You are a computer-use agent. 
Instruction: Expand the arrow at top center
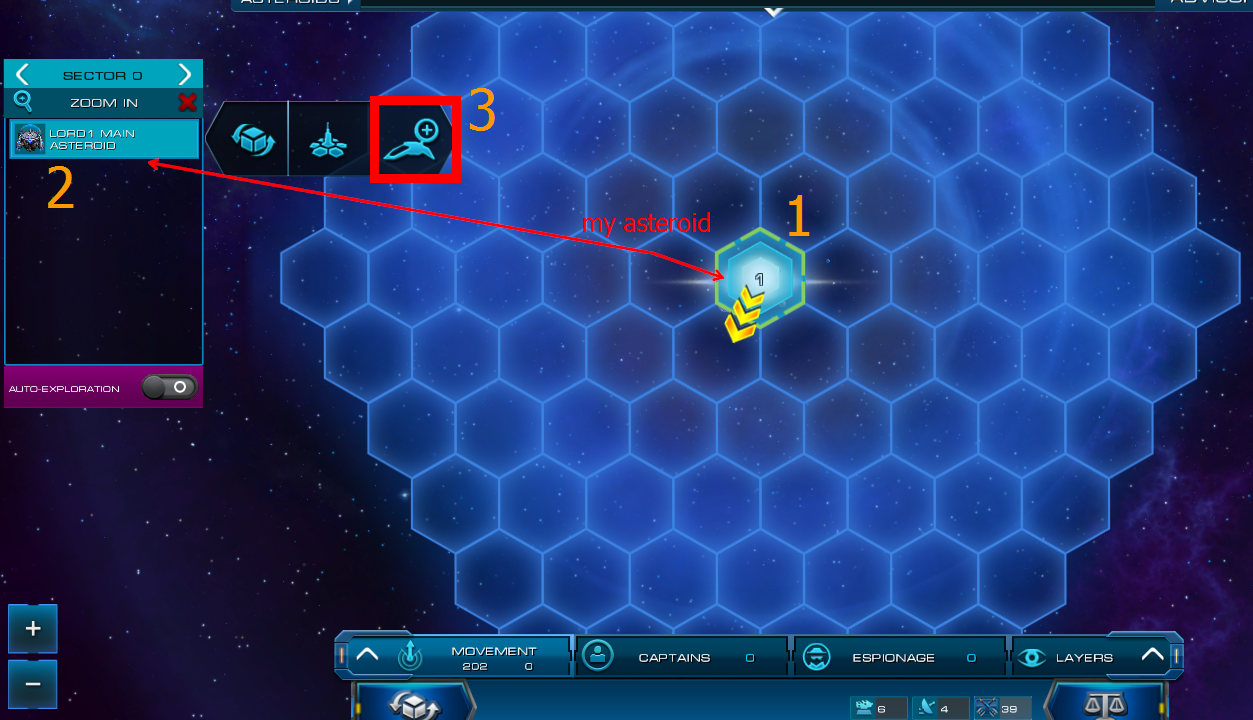coord(772,12)
